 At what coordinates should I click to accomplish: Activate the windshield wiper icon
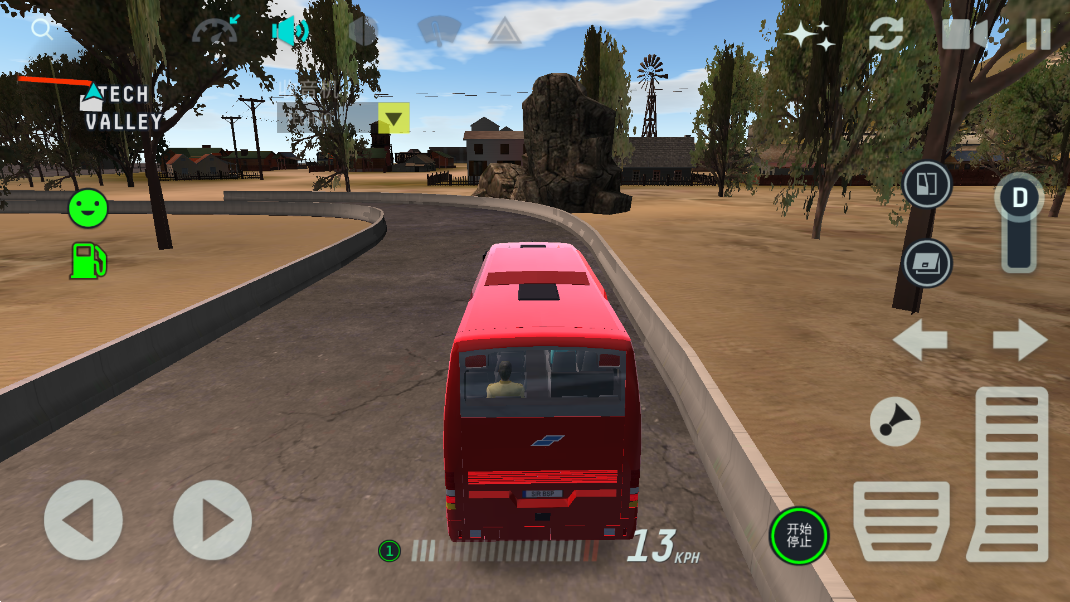pyautogui.click(x=438, y=30)
